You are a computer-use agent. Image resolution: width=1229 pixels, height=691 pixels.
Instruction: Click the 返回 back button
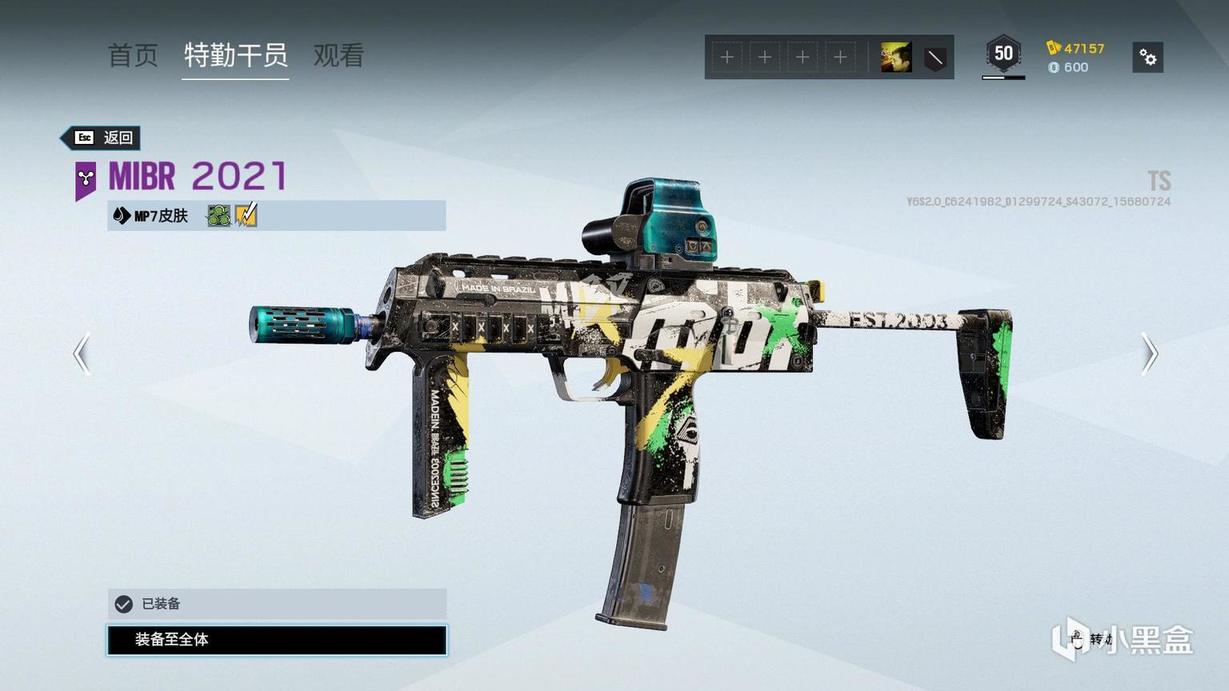103,138
